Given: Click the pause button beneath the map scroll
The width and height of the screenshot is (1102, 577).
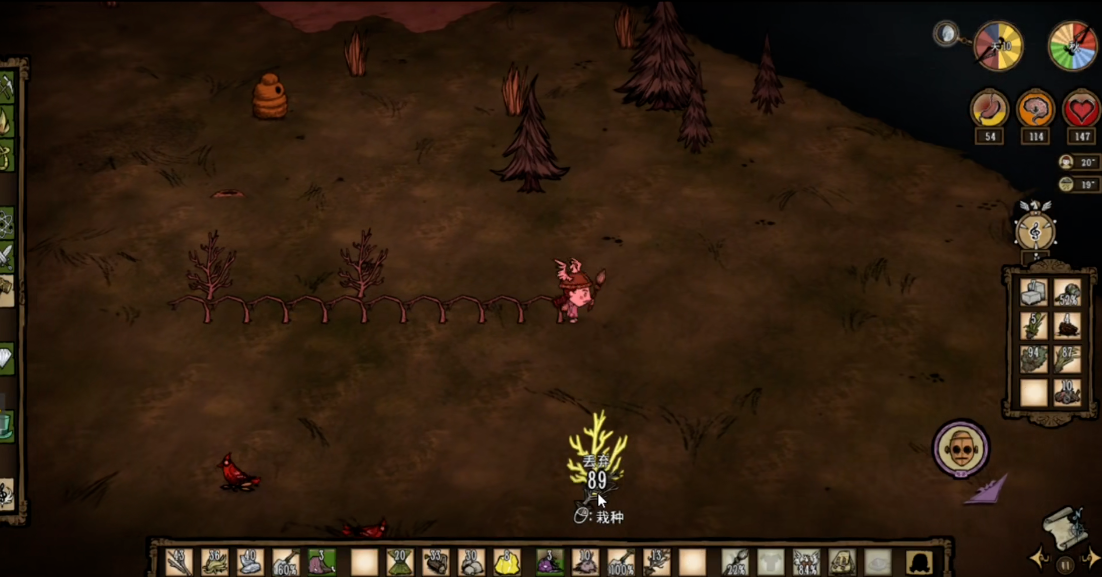Looking at the screenshot, I should click(1064, 564).
